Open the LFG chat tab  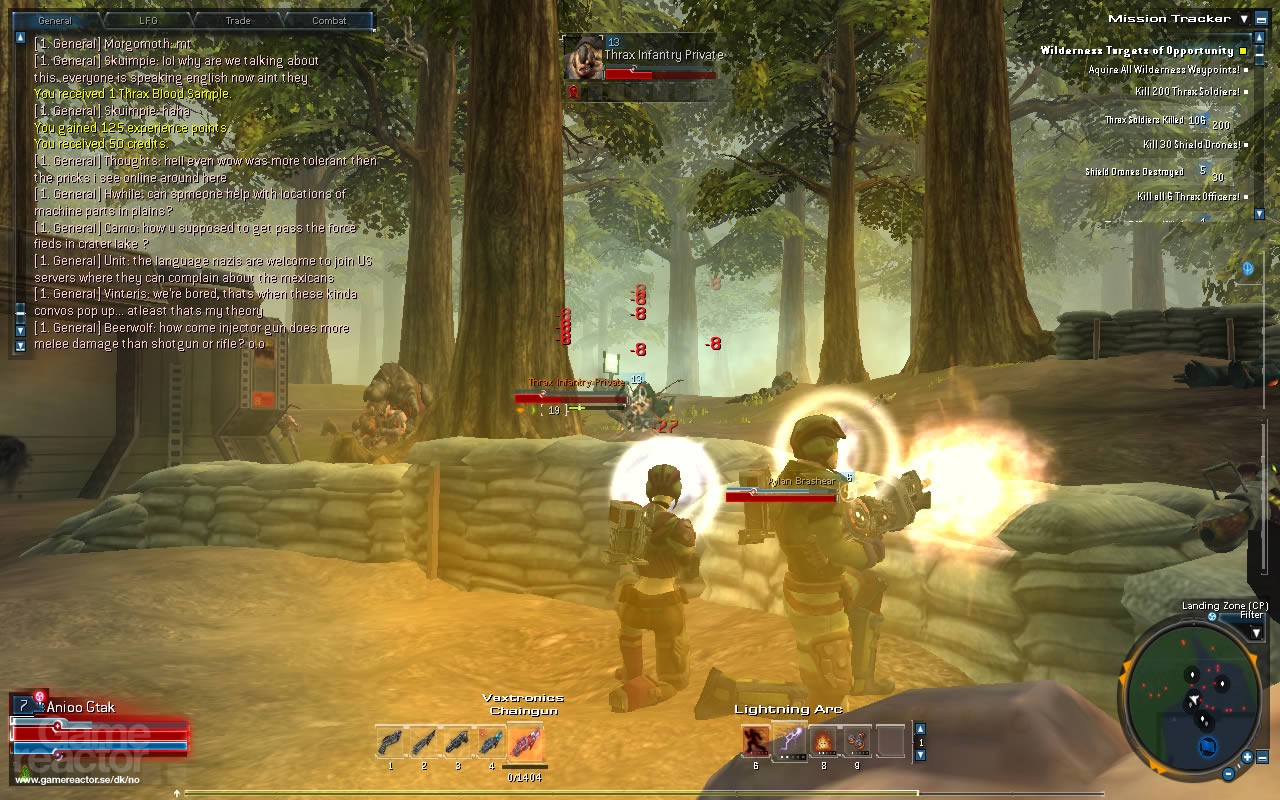coord(147,20)
